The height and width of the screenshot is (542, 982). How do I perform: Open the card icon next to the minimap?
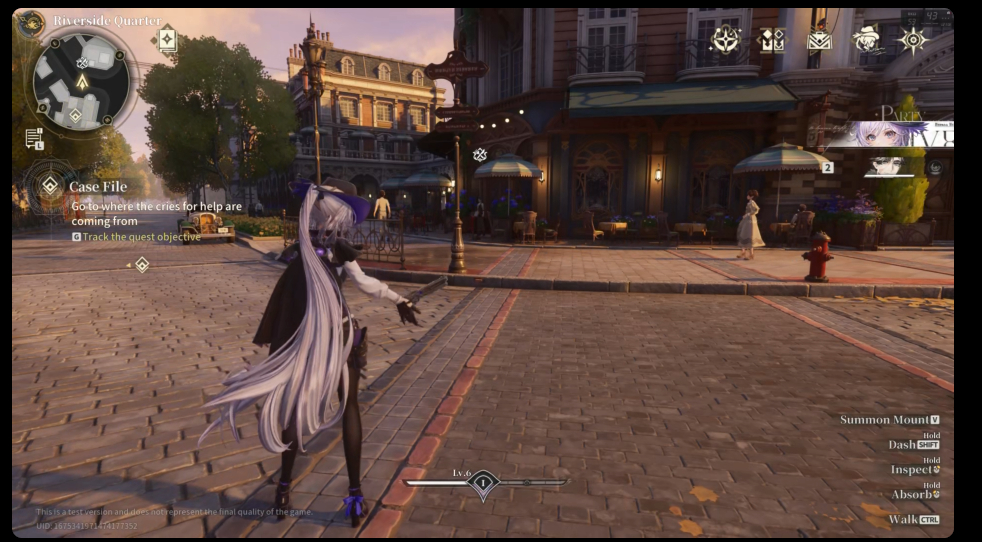(x=167, y=39)
